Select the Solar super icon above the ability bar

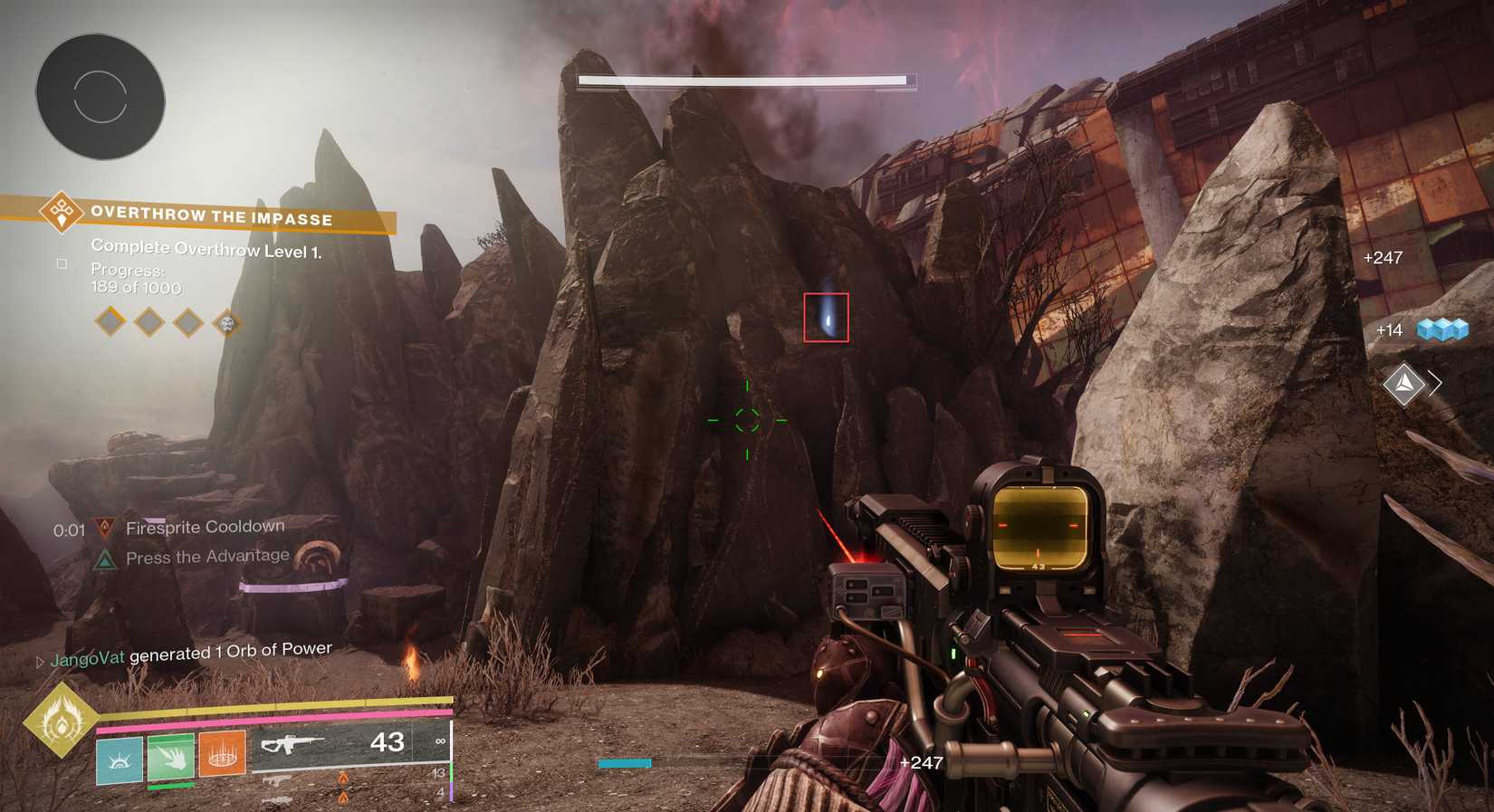tap(62, 724)
